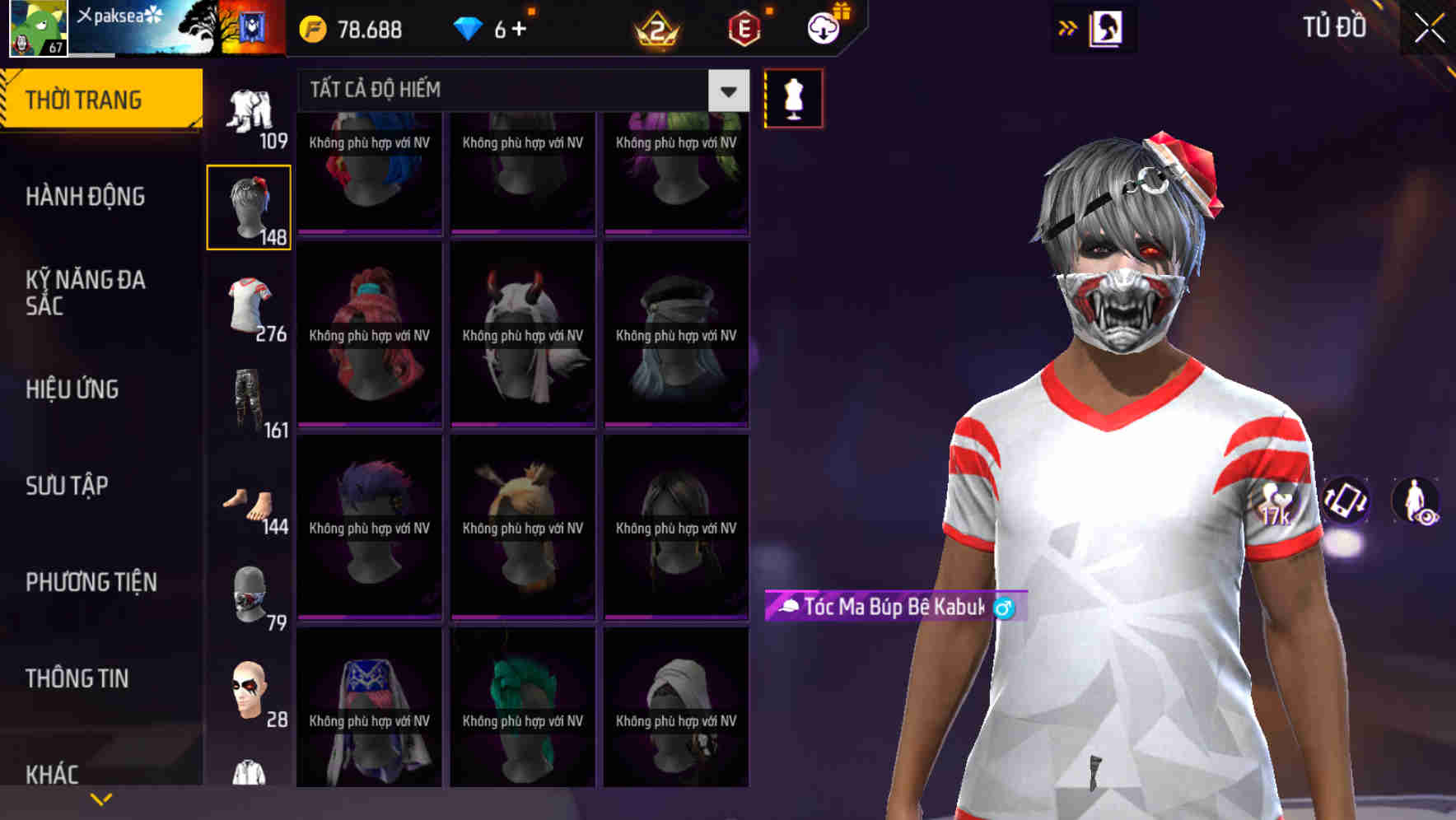Select the hairstyles category icon showing 148 items
This screenshot has width=1456, height=820.
[x=249, y=206]
